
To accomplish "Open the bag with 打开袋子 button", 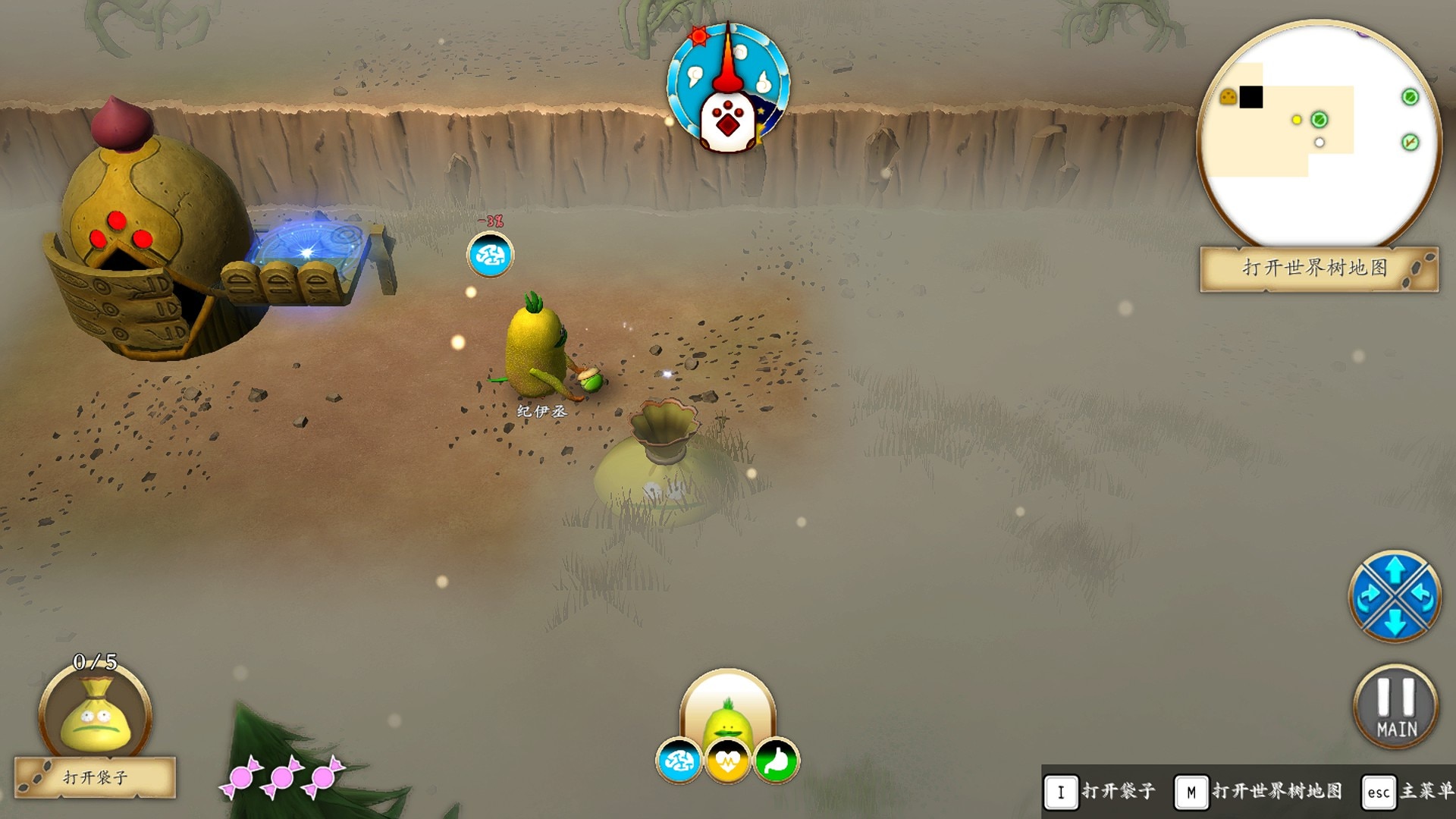I will coord(96,777).
